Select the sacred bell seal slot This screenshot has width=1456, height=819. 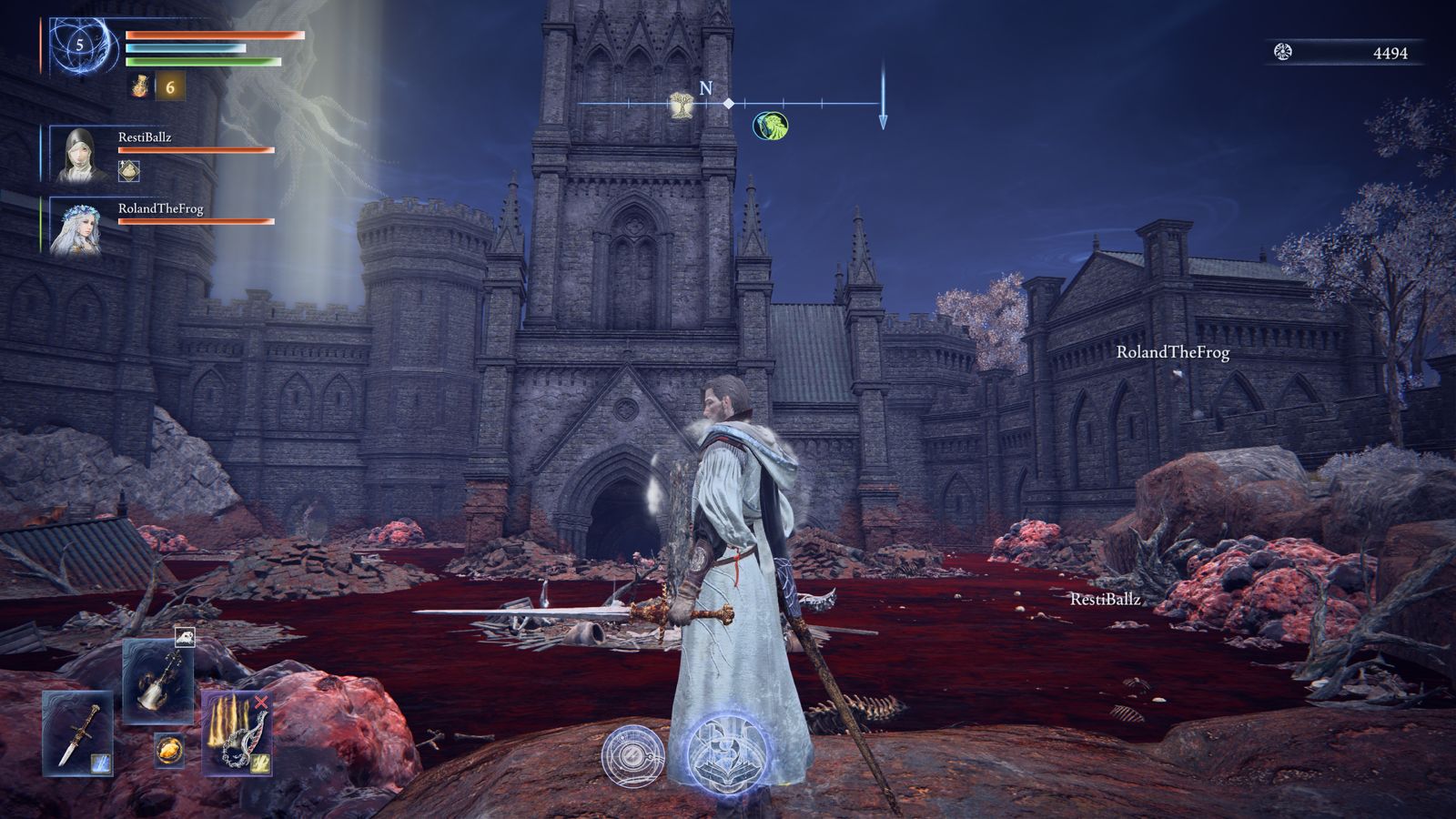[158, 680]
